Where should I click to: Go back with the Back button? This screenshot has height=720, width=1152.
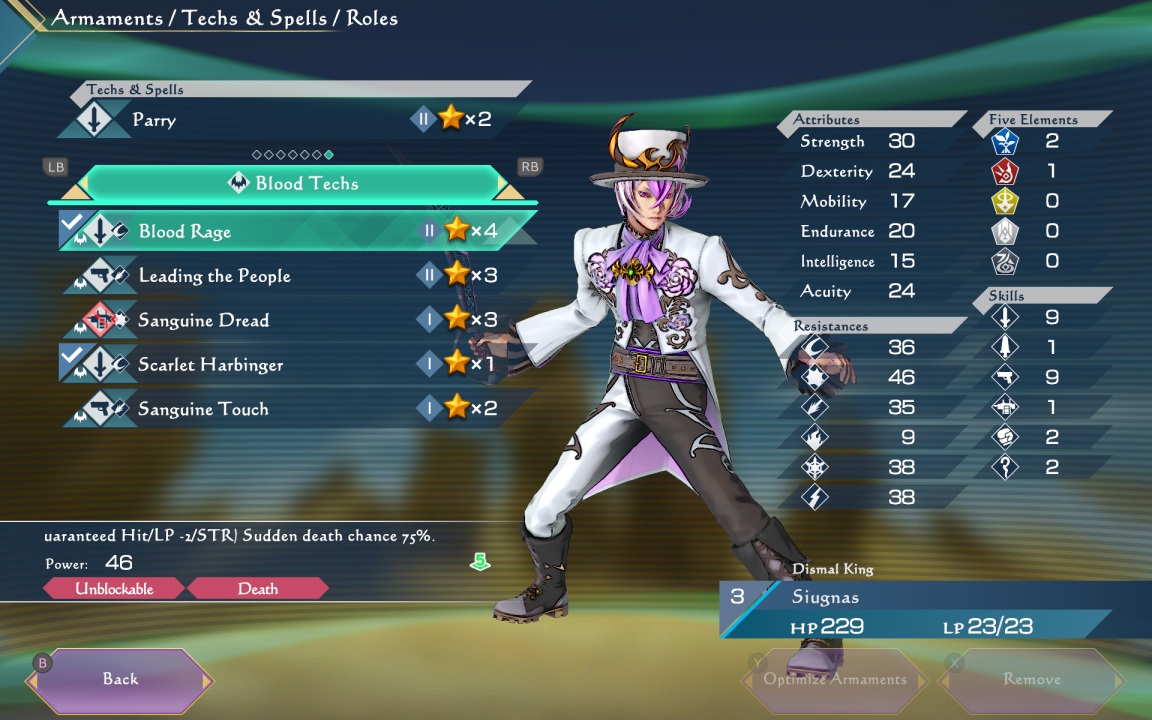point(120,679)
